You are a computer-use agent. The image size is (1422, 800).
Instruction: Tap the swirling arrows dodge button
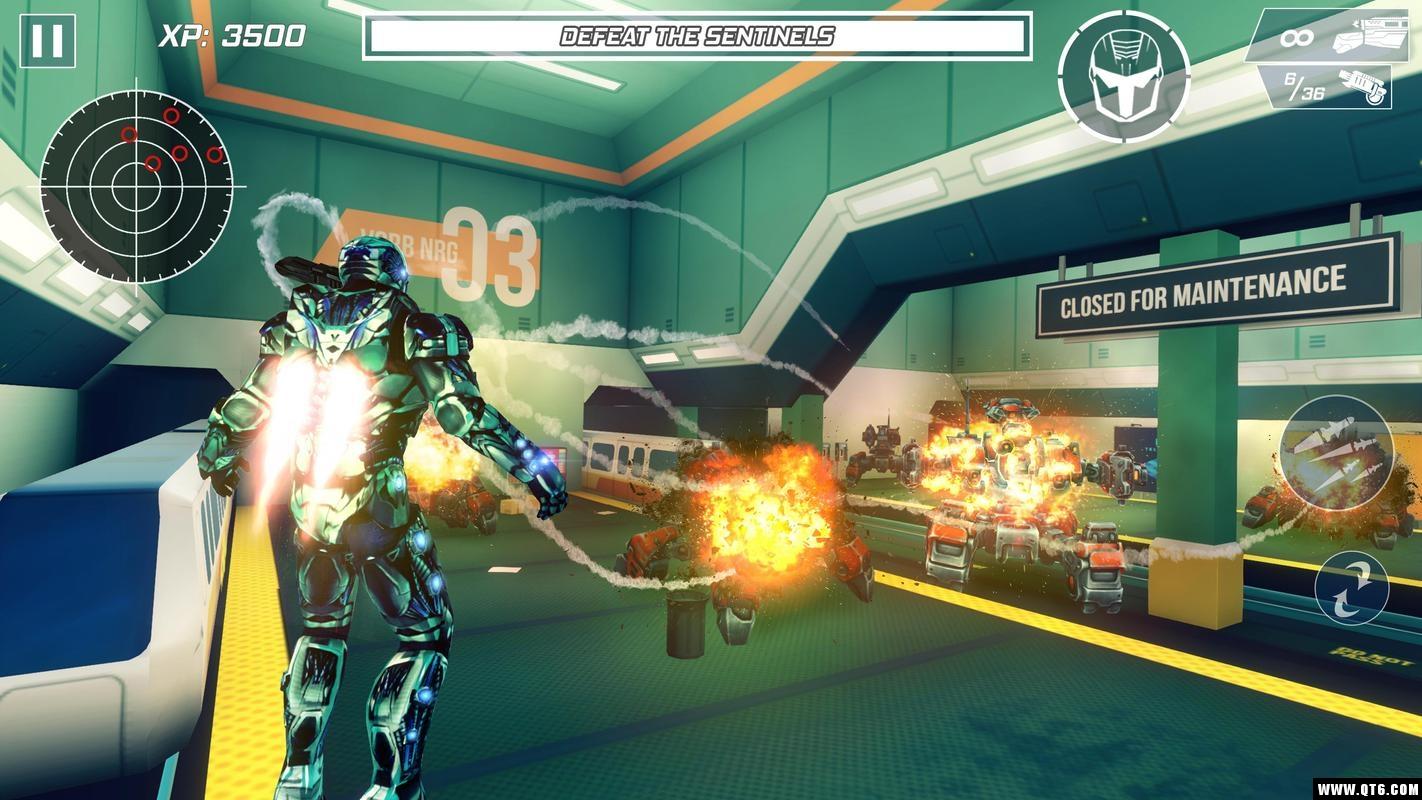click(1351, 588)
